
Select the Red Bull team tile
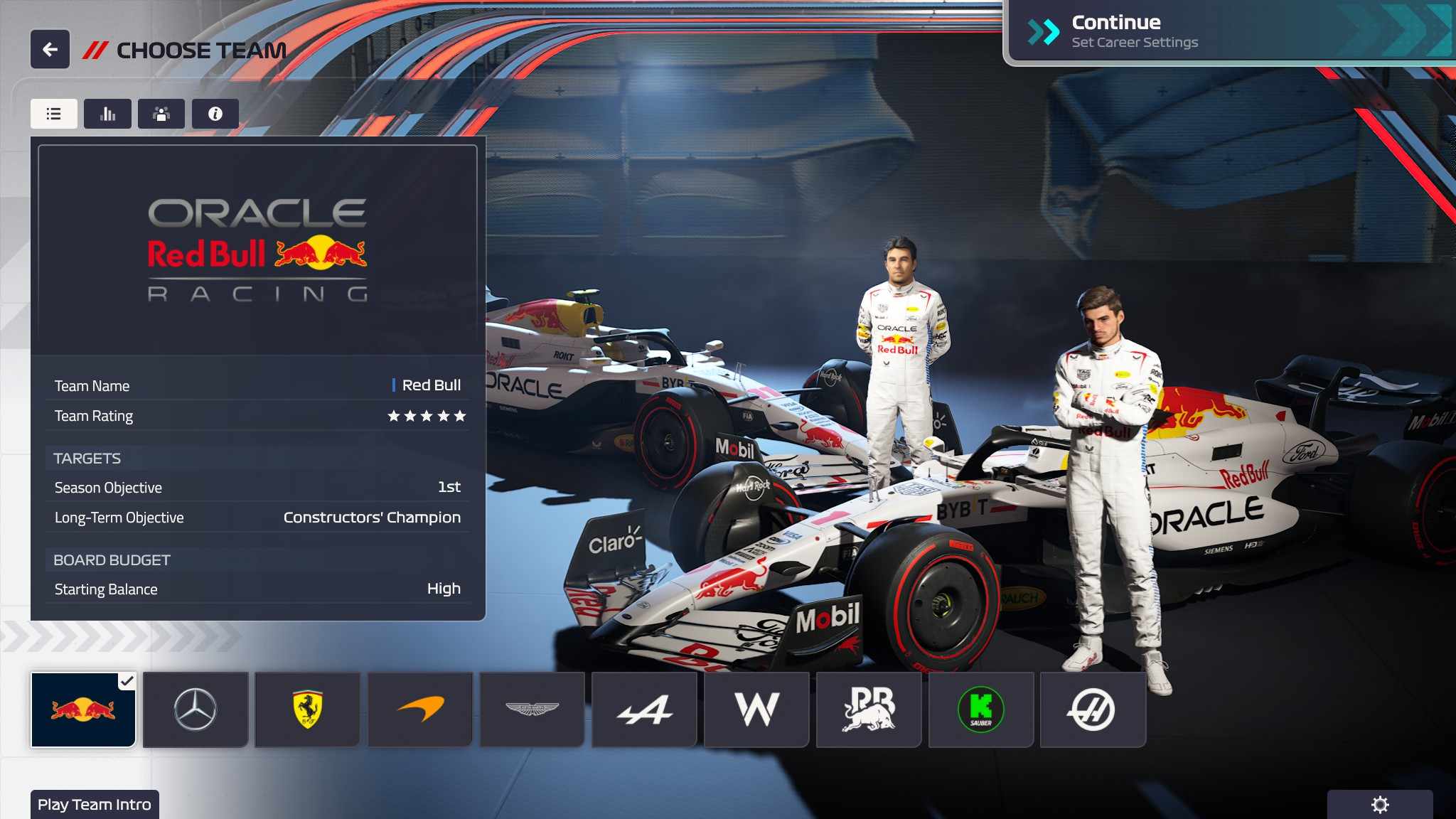(83, 710)
